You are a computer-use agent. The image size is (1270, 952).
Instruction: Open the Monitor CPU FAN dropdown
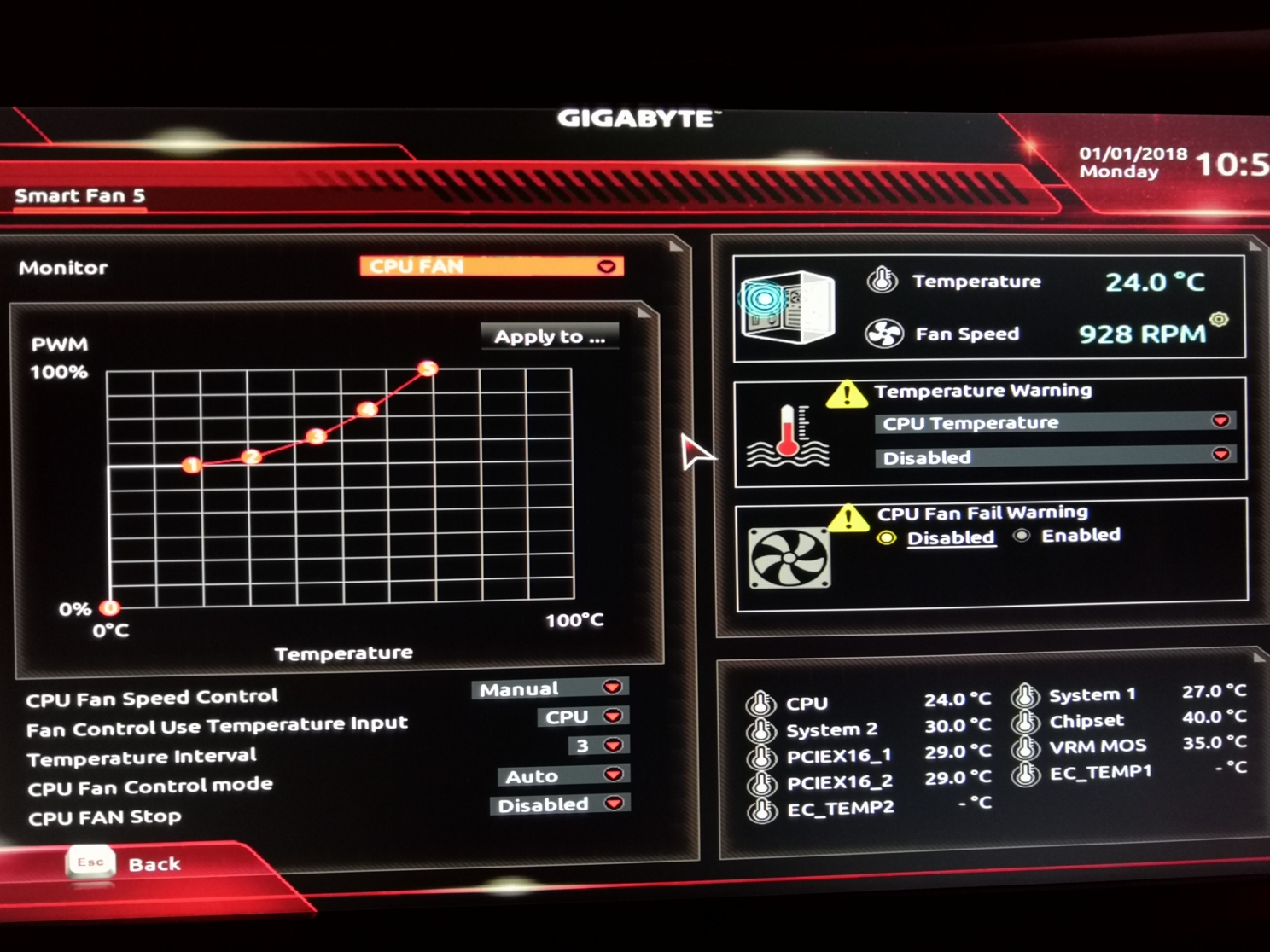492,266
